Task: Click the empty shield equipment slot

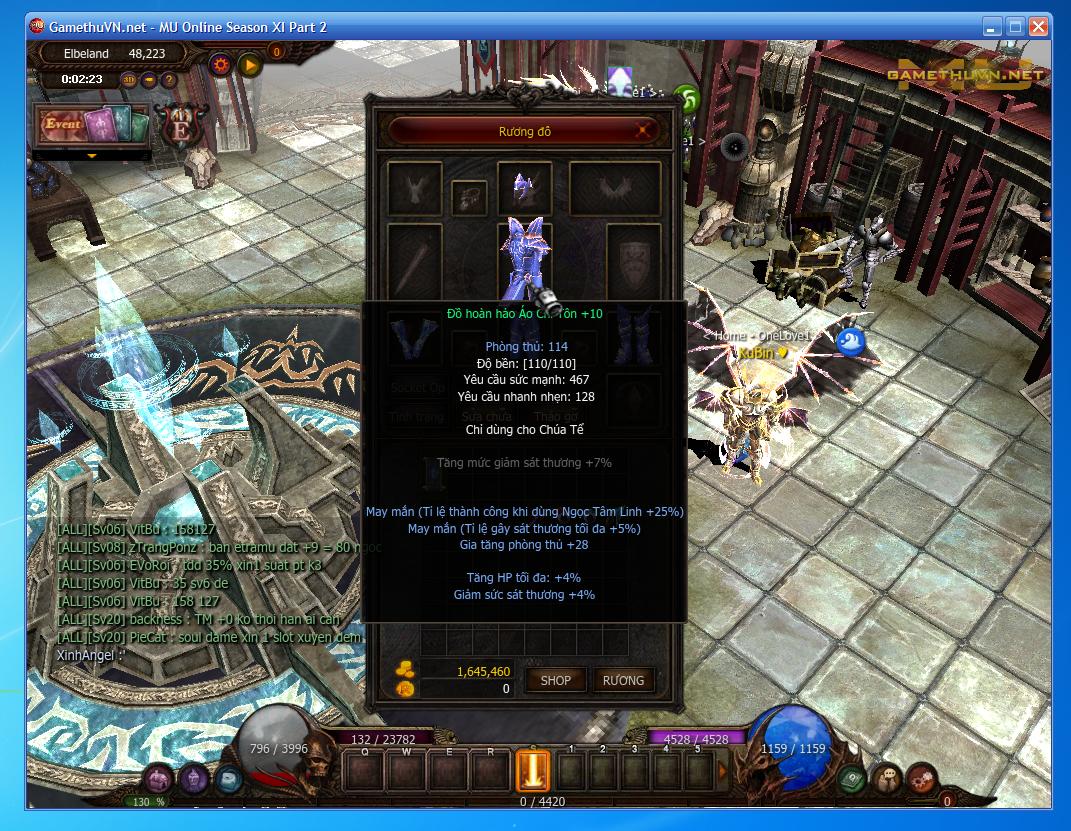Action: click(x=633, y=258)
